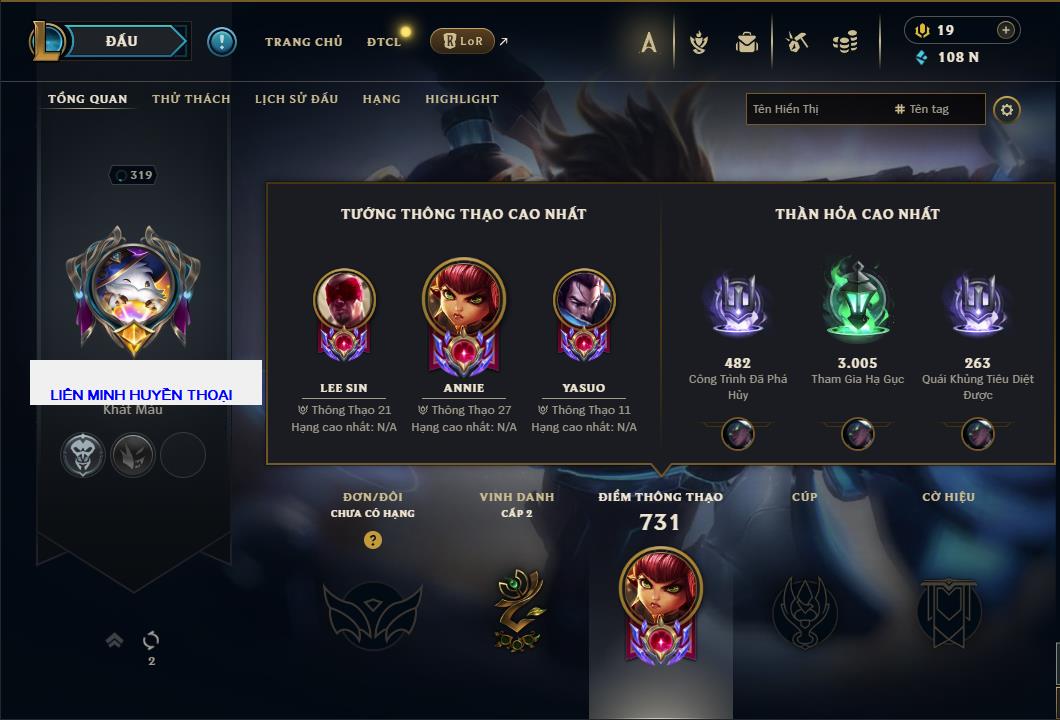
Task: Click the ĐẤU play button
Action: pyautogui.click(x=121, y=41)
